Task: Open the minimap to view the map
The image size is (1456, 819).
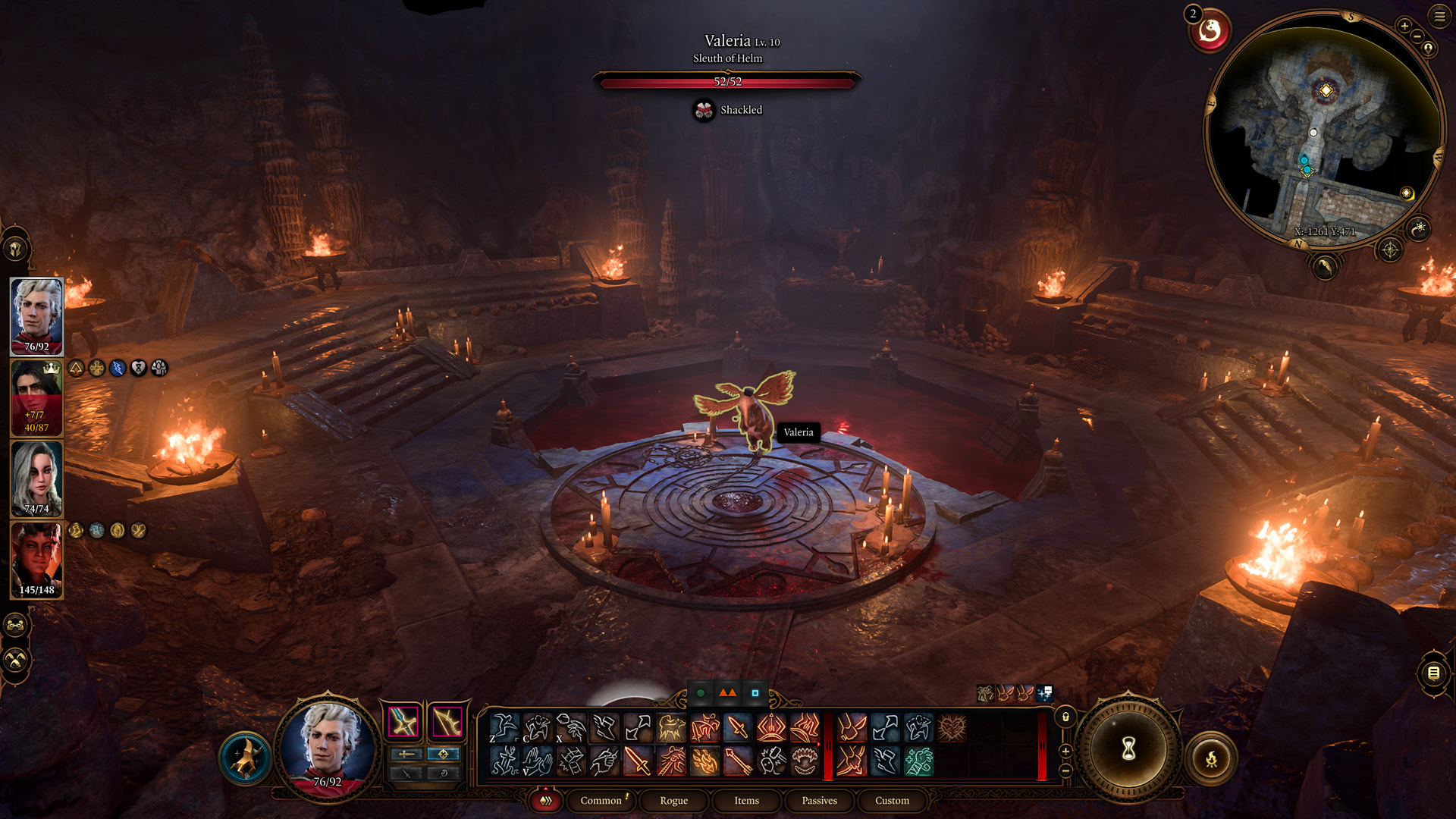Action: (1323, 129)
